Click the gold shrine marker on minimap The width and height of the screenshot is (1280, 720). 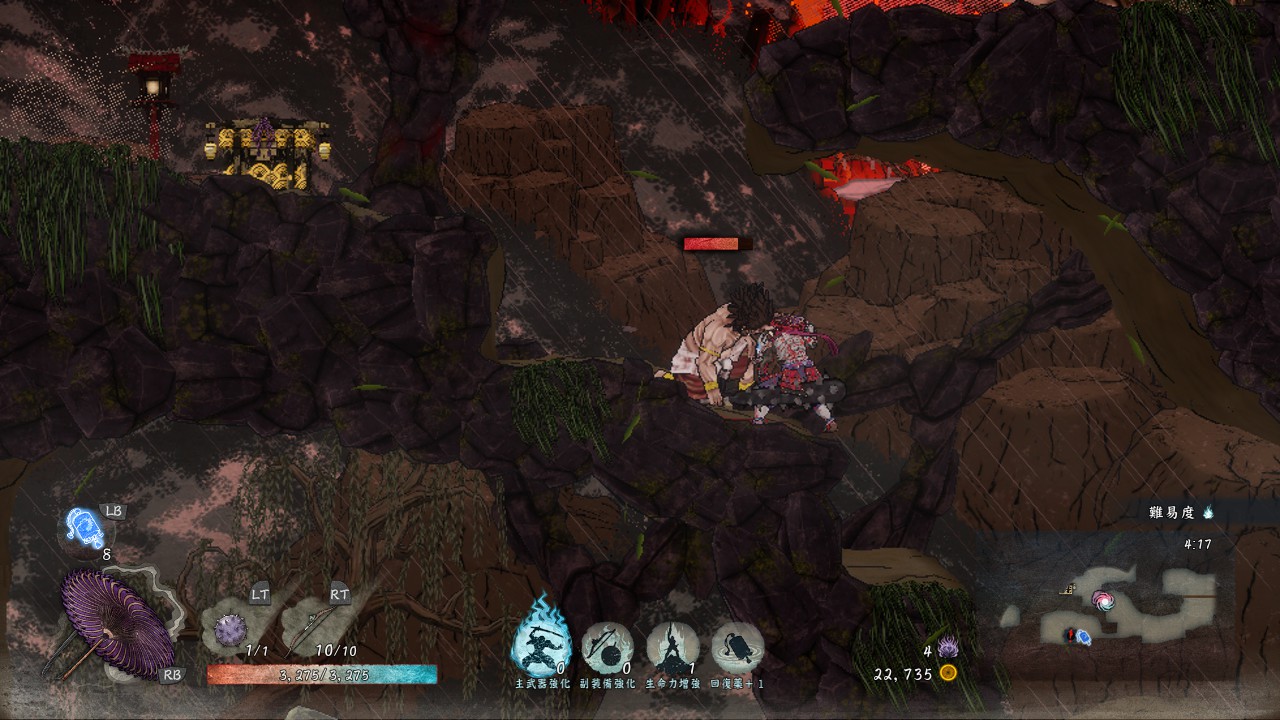(1068, 591)
